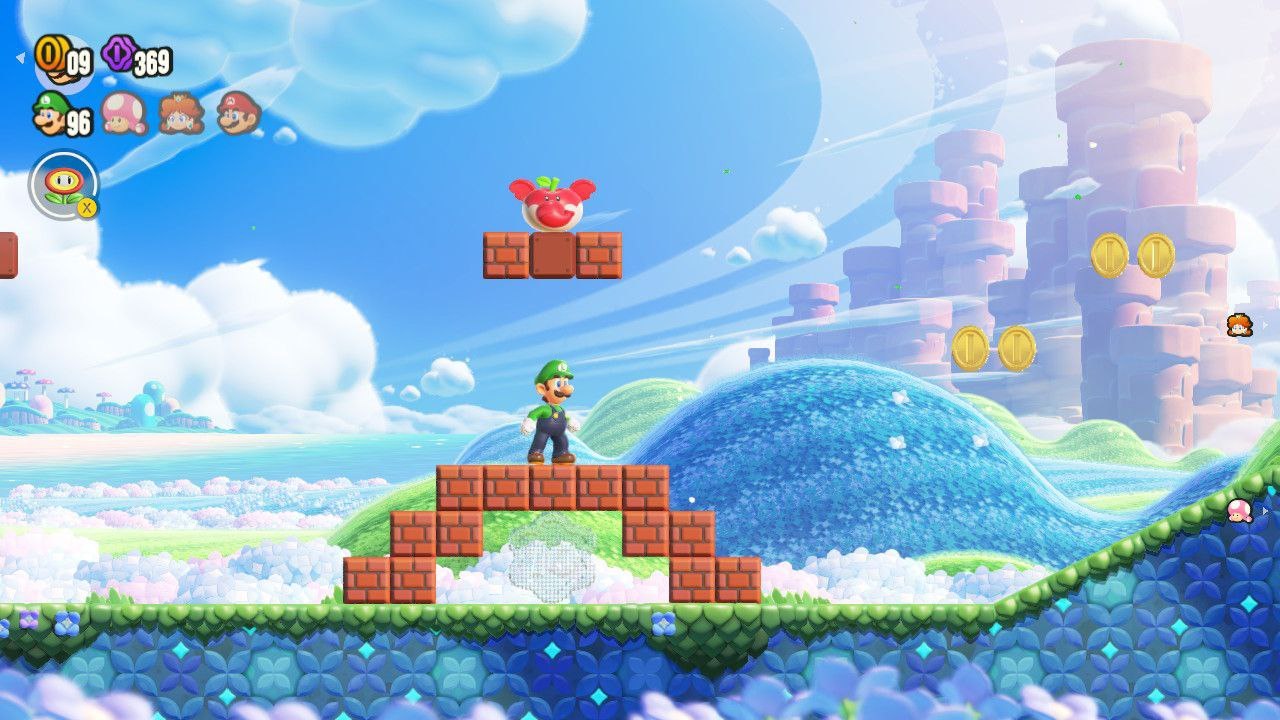Viewport: 1280px width, 720px height.
Task: Click the brick block on the left screen edge
Action: (8, 256)
